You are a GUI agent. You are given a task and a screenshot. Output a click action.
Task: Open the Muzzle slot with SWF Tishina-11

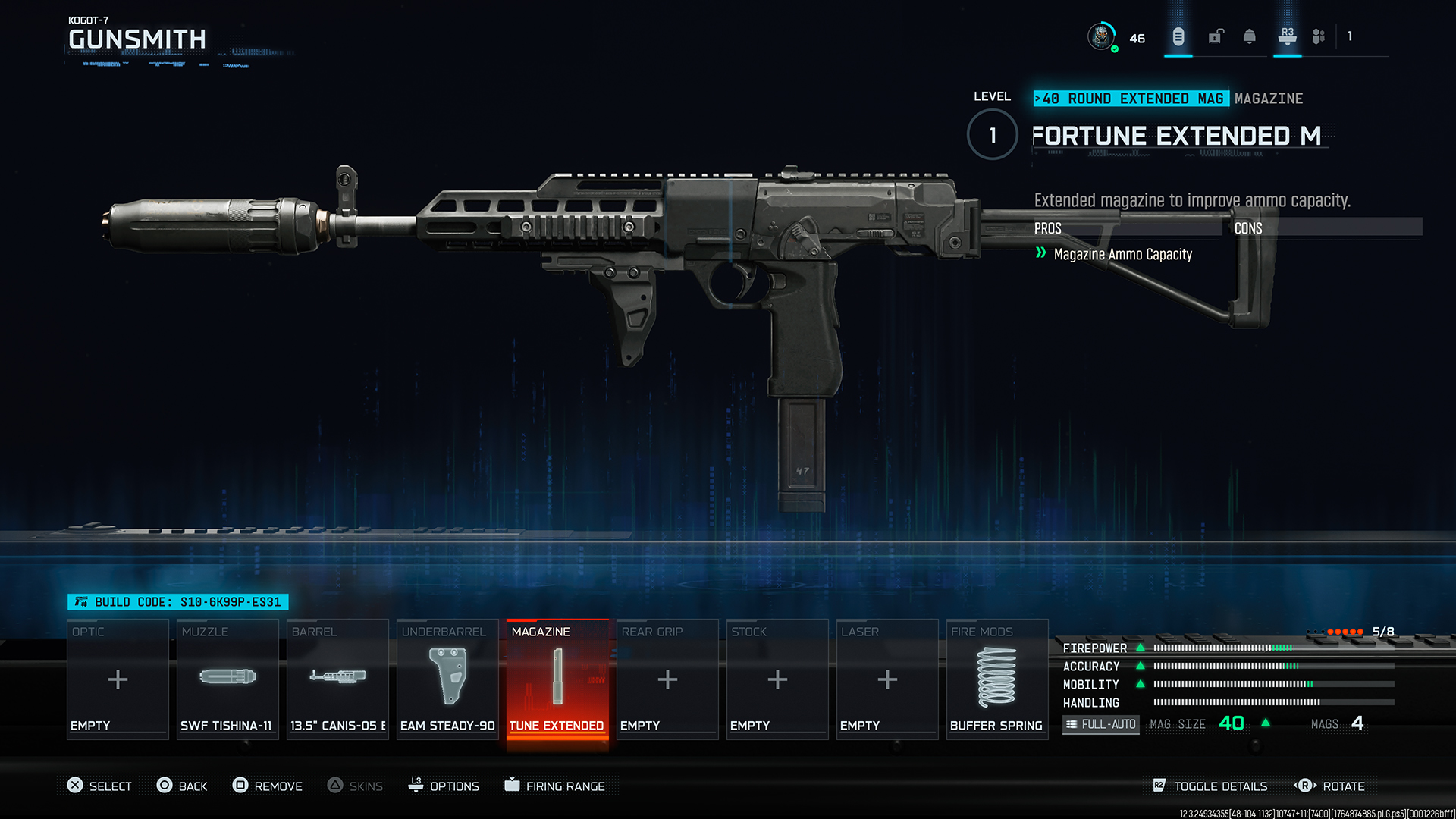pos(227,679)
